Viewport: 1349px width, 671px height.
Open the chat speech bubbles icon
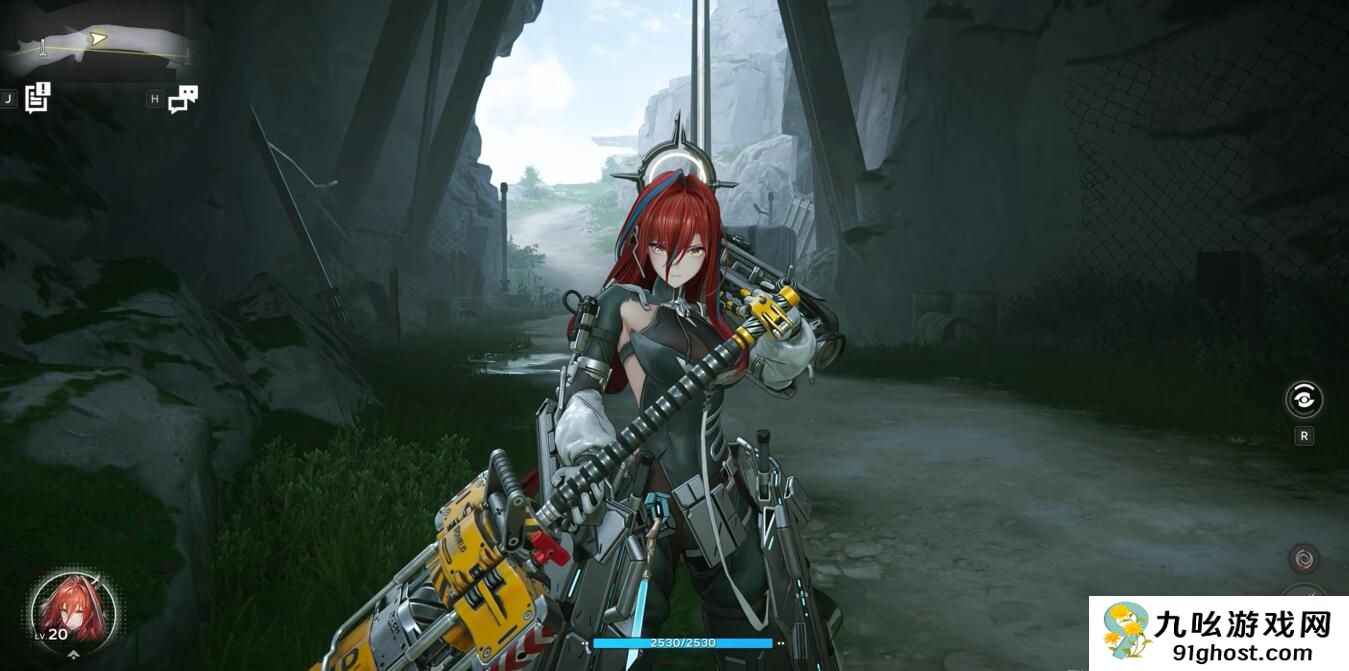click(x=183, y=98)
